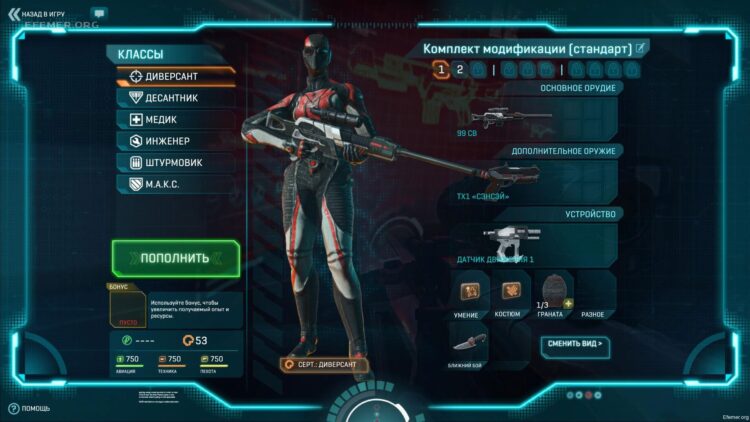Switch to loadout tab 2
This screenshot has height=422, width=750.
(x=459, y=69)
